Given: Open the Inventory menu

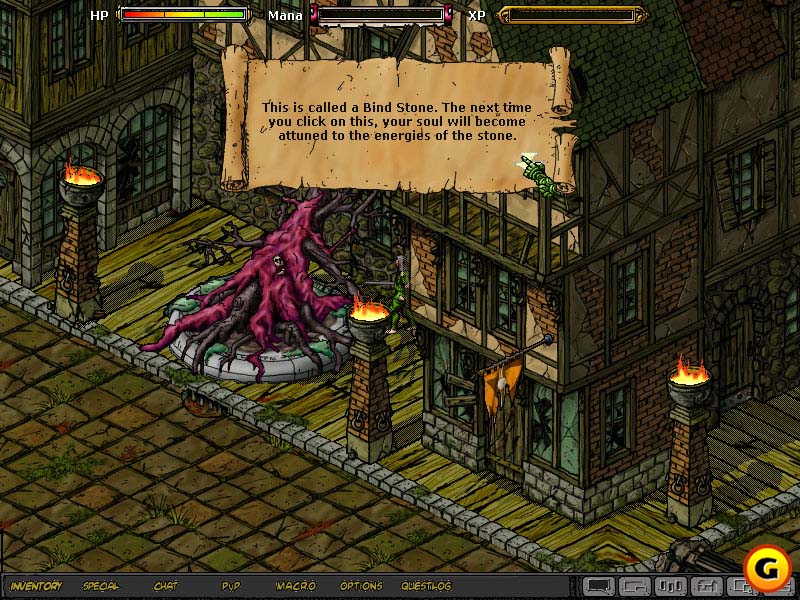Looking at the screenshot, I should 37,586.
